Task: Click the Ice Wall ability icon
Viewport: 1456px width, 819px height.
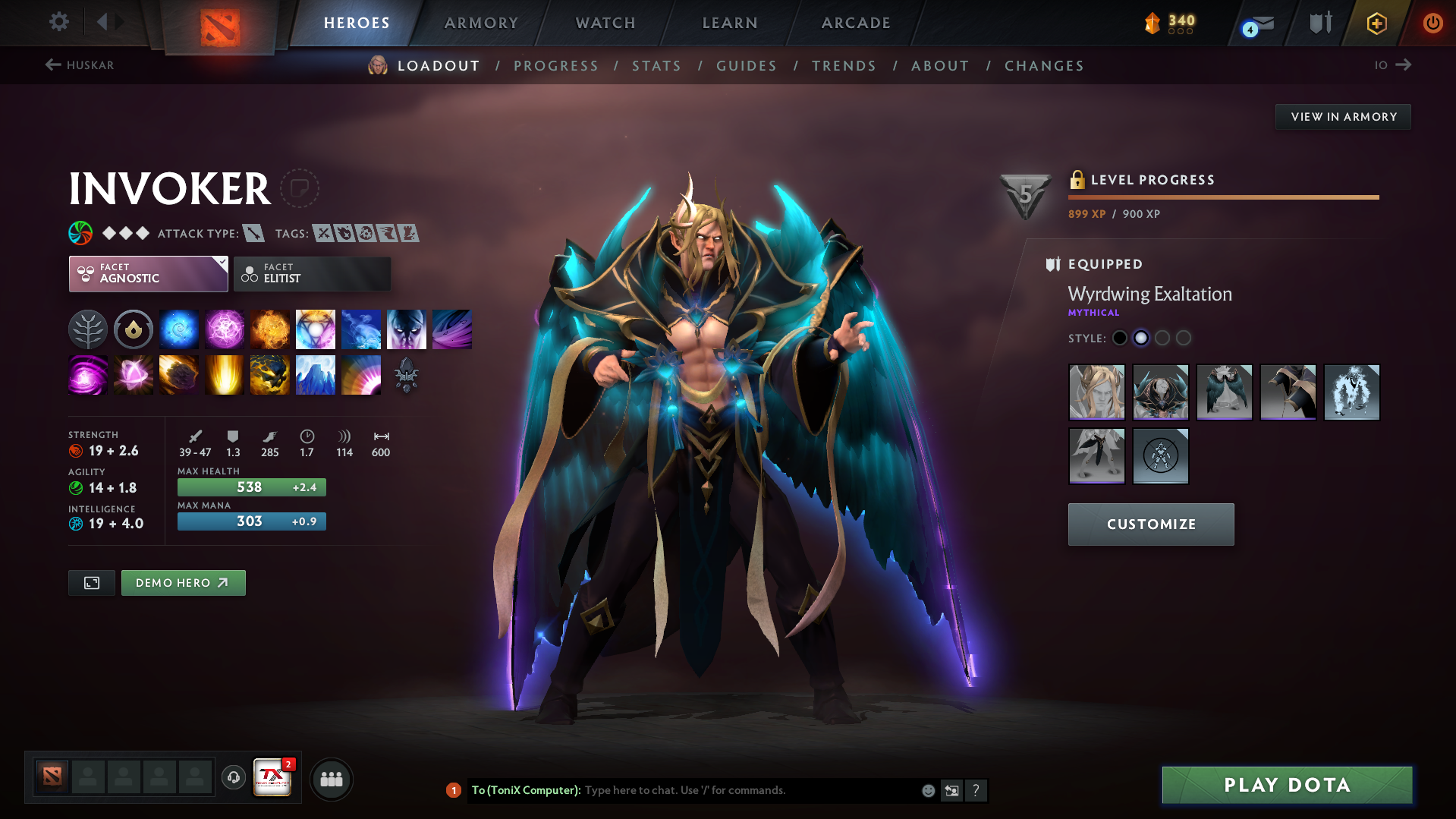Action: click(x=316, y=374)
